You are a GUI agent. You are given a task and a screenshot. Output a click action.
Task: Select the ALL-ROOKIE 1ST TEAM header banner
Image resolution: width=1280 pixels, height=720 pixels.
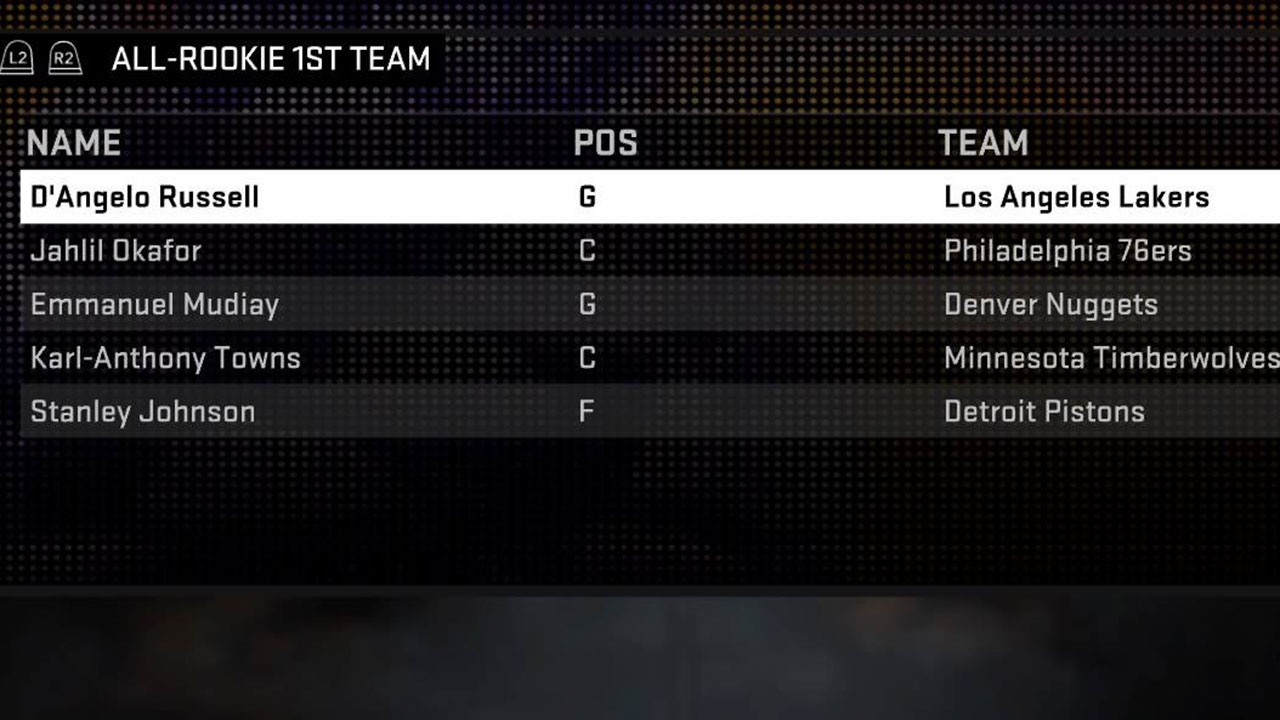270,58
